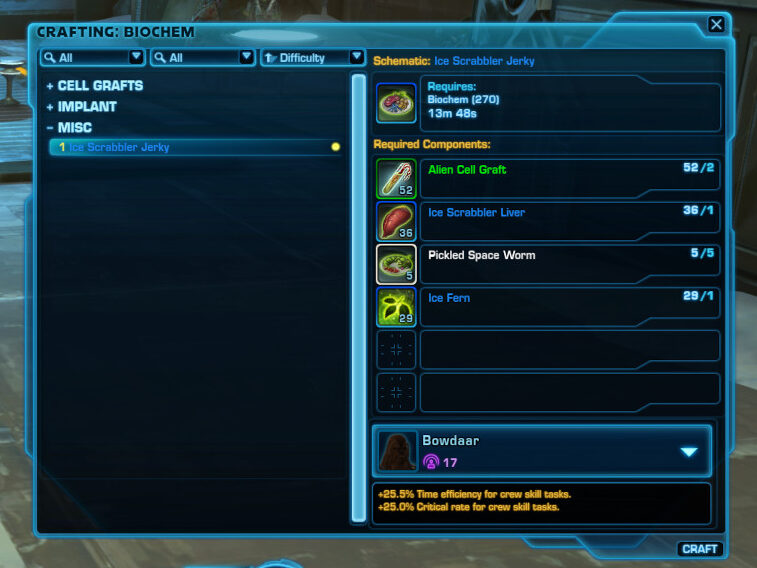Click Bowdaar's portrait
The width and height of the screenshot is (757, 568).
[397, 451]
